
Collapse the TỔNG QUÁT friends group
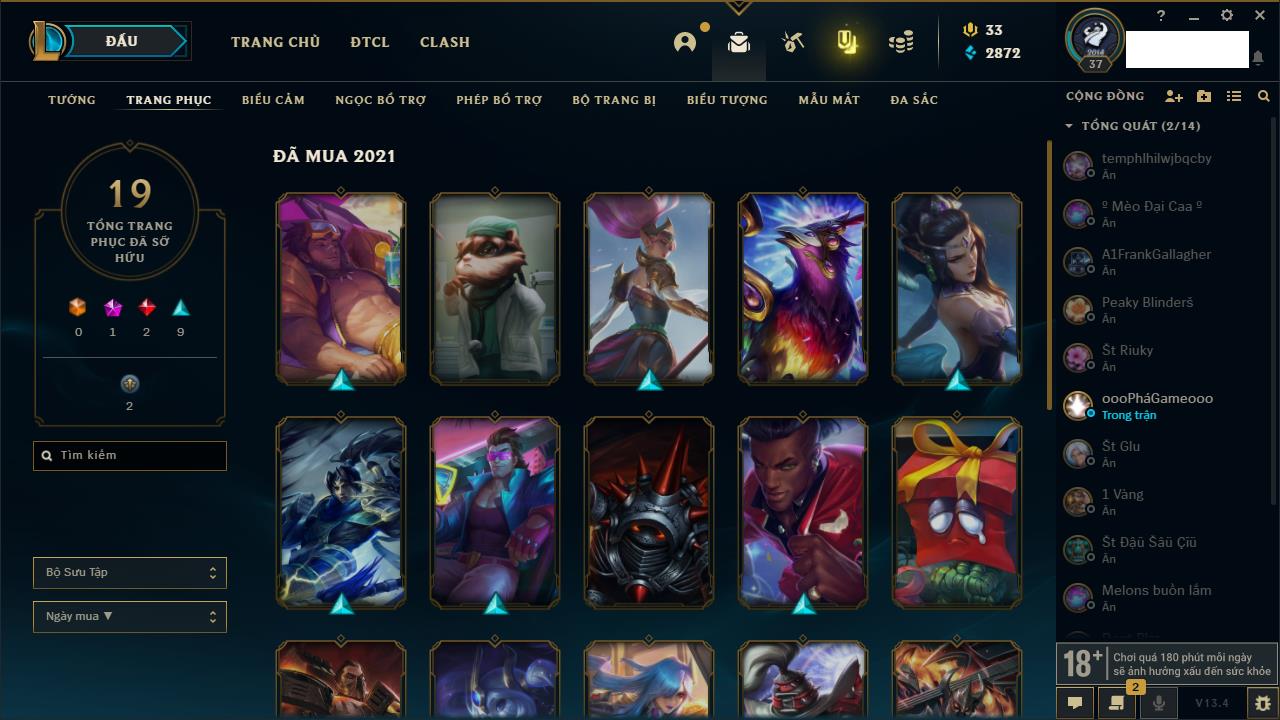click(1069, 126)
